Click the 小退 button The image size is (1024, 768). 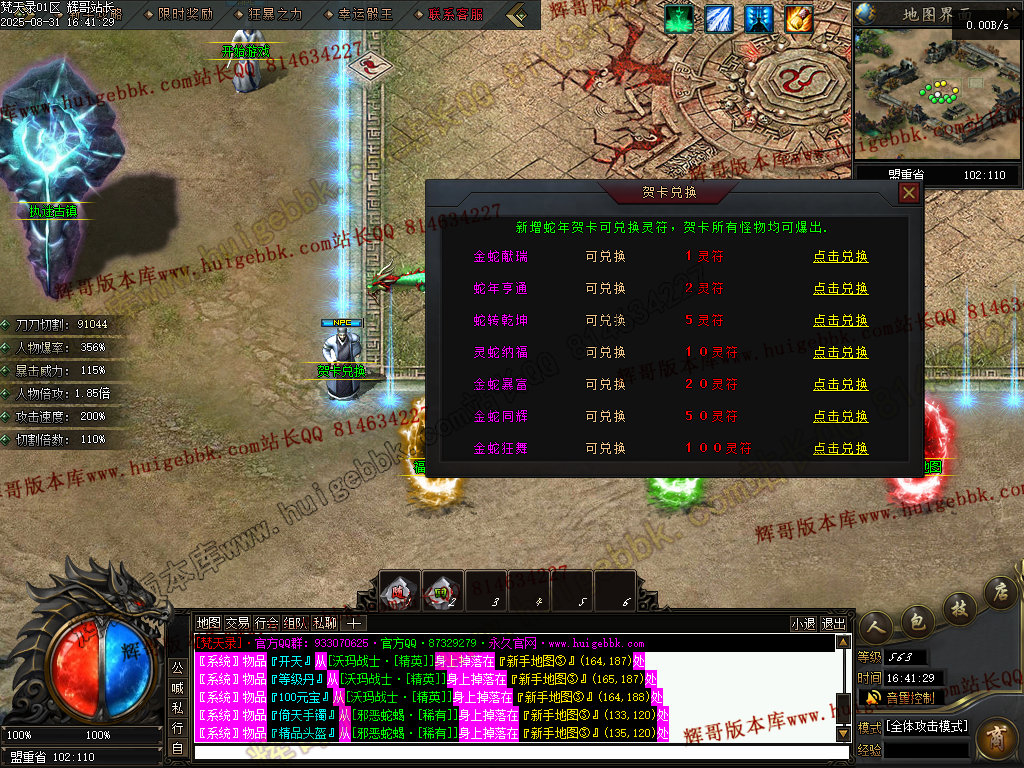pos(803,623)
